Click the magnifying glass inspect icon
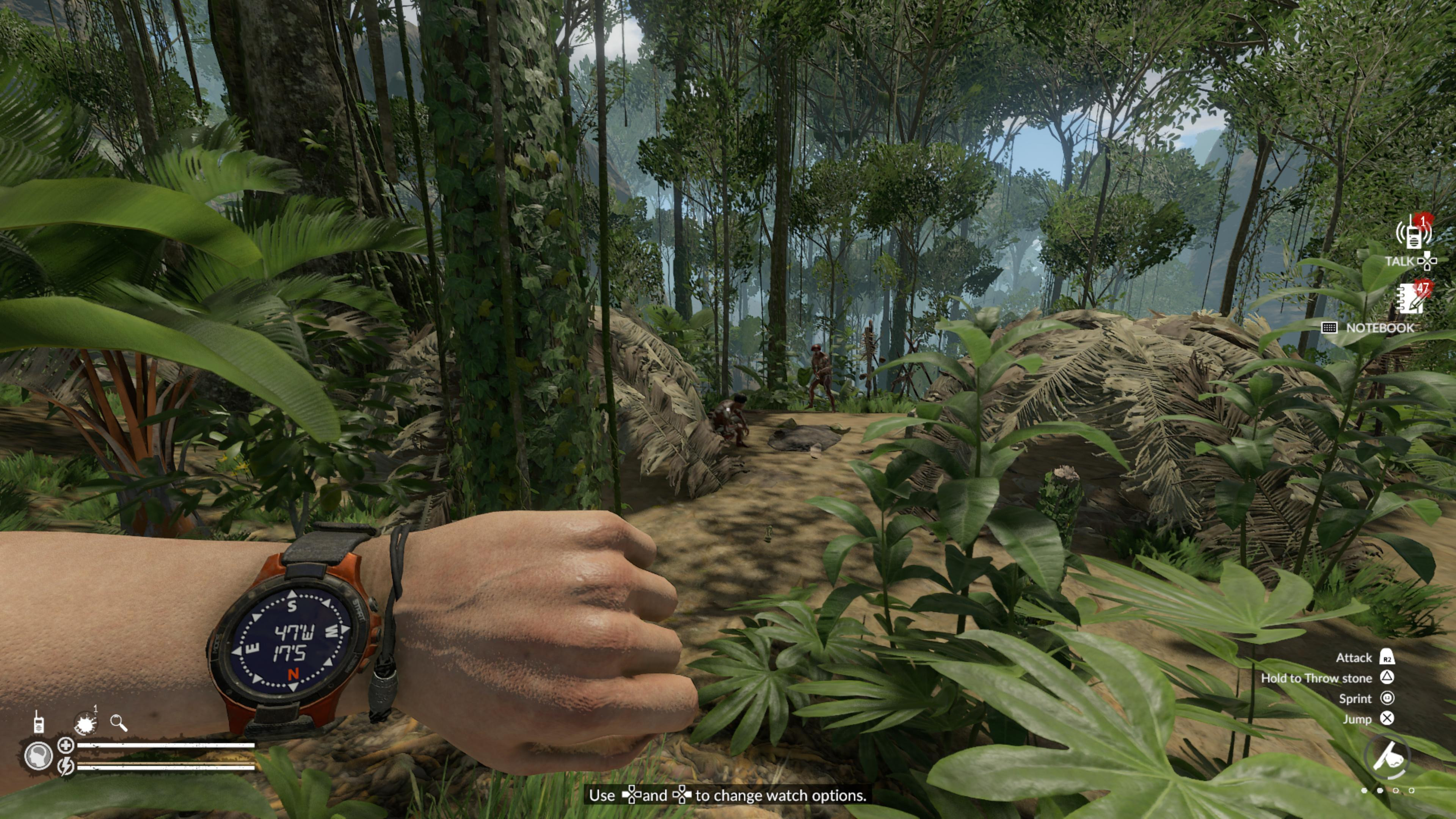Screen dimensions: 1456x819 [x=119, y=722]
